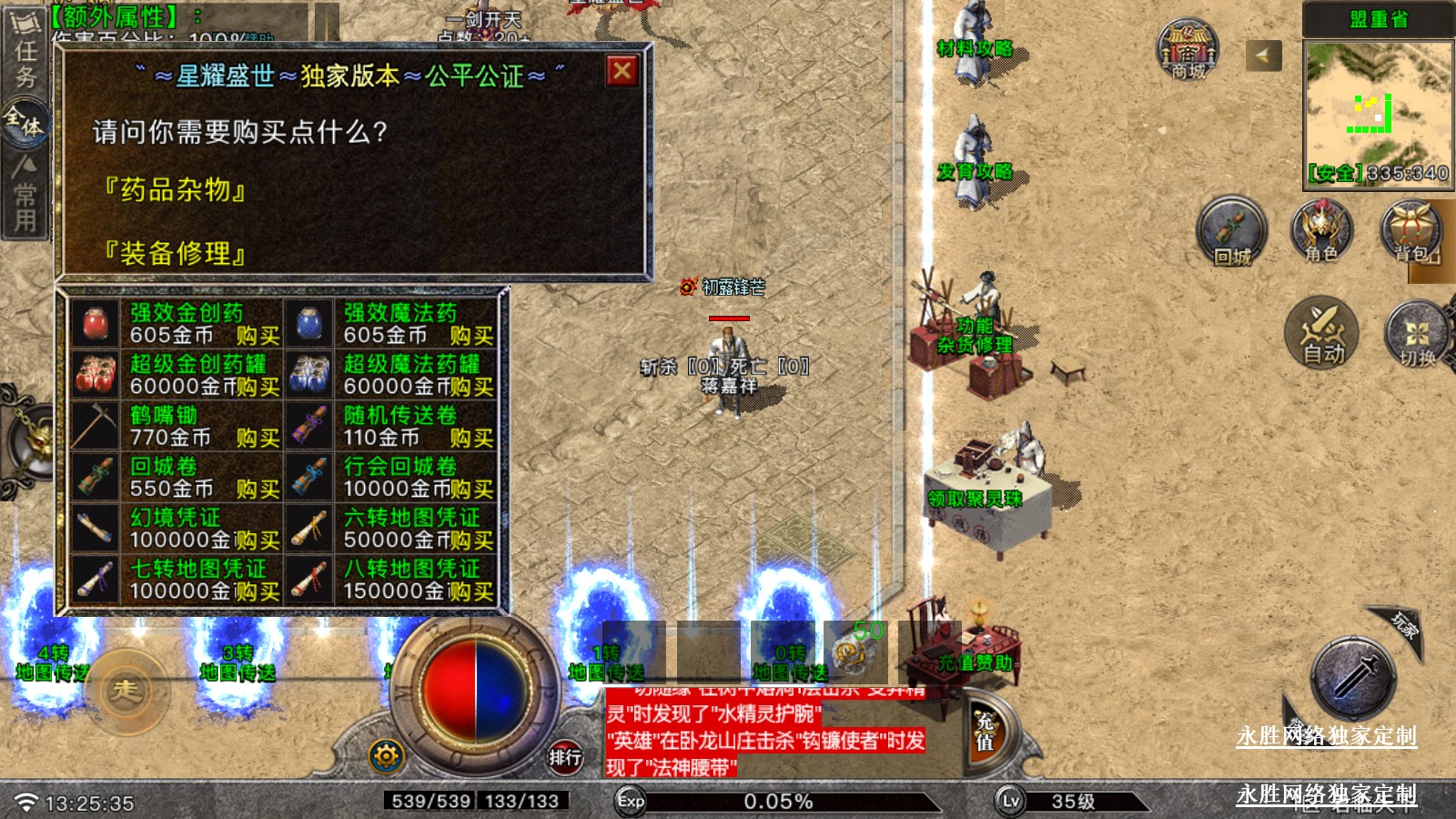
Task: Buy the 幻境凭证 voucher
Action: 258,540
